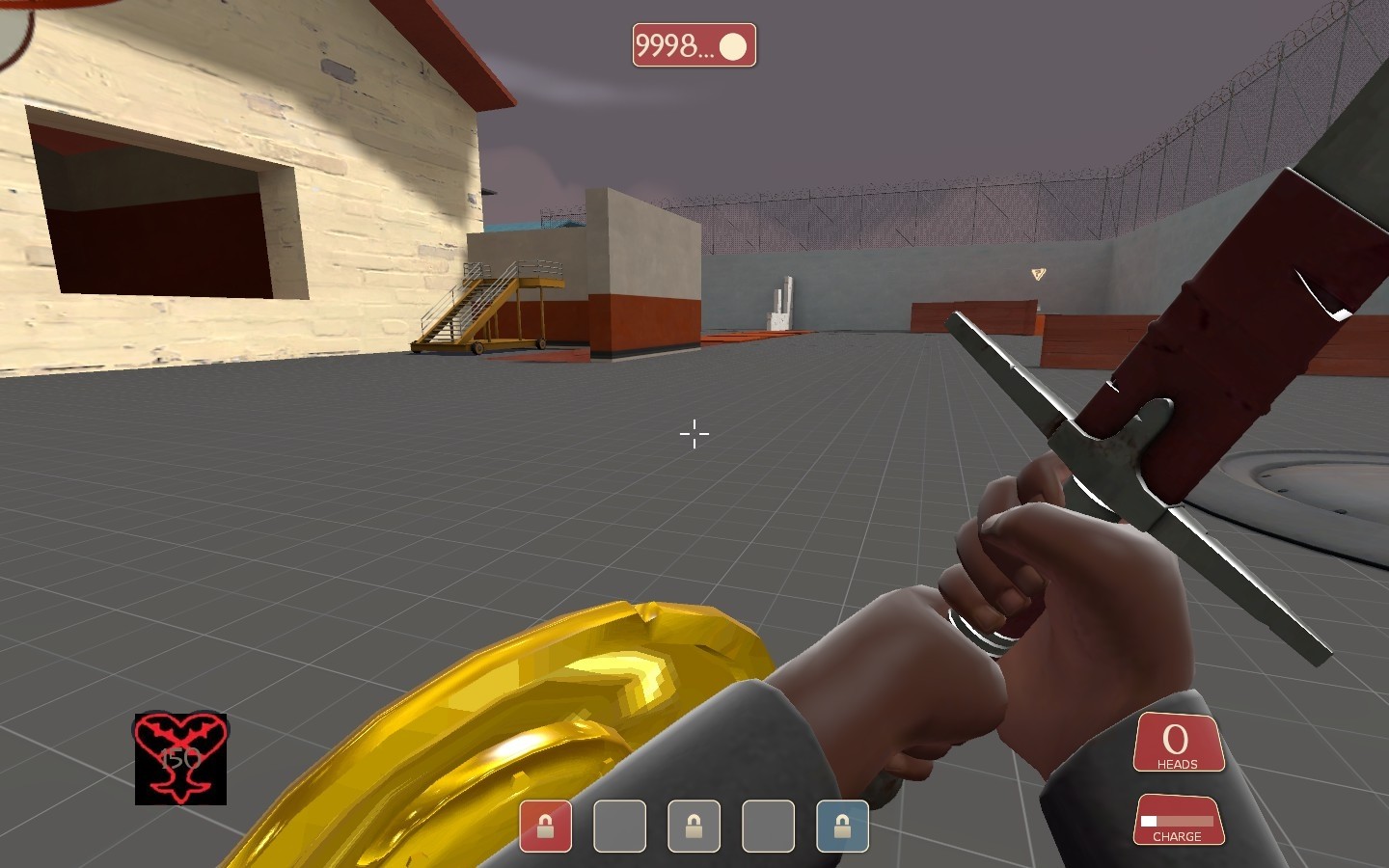Screen dimensions: 1389x868
Task: Toggle the second empty loadout slot
Action: click(x=619, y=827)
